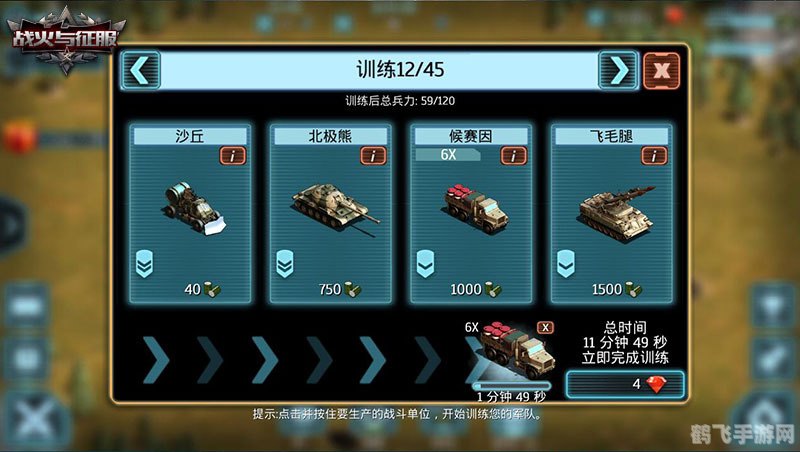This screenshot has height=452, width=800.
Task: Finish training instantly for 4 gems
Action: point(625,385)
